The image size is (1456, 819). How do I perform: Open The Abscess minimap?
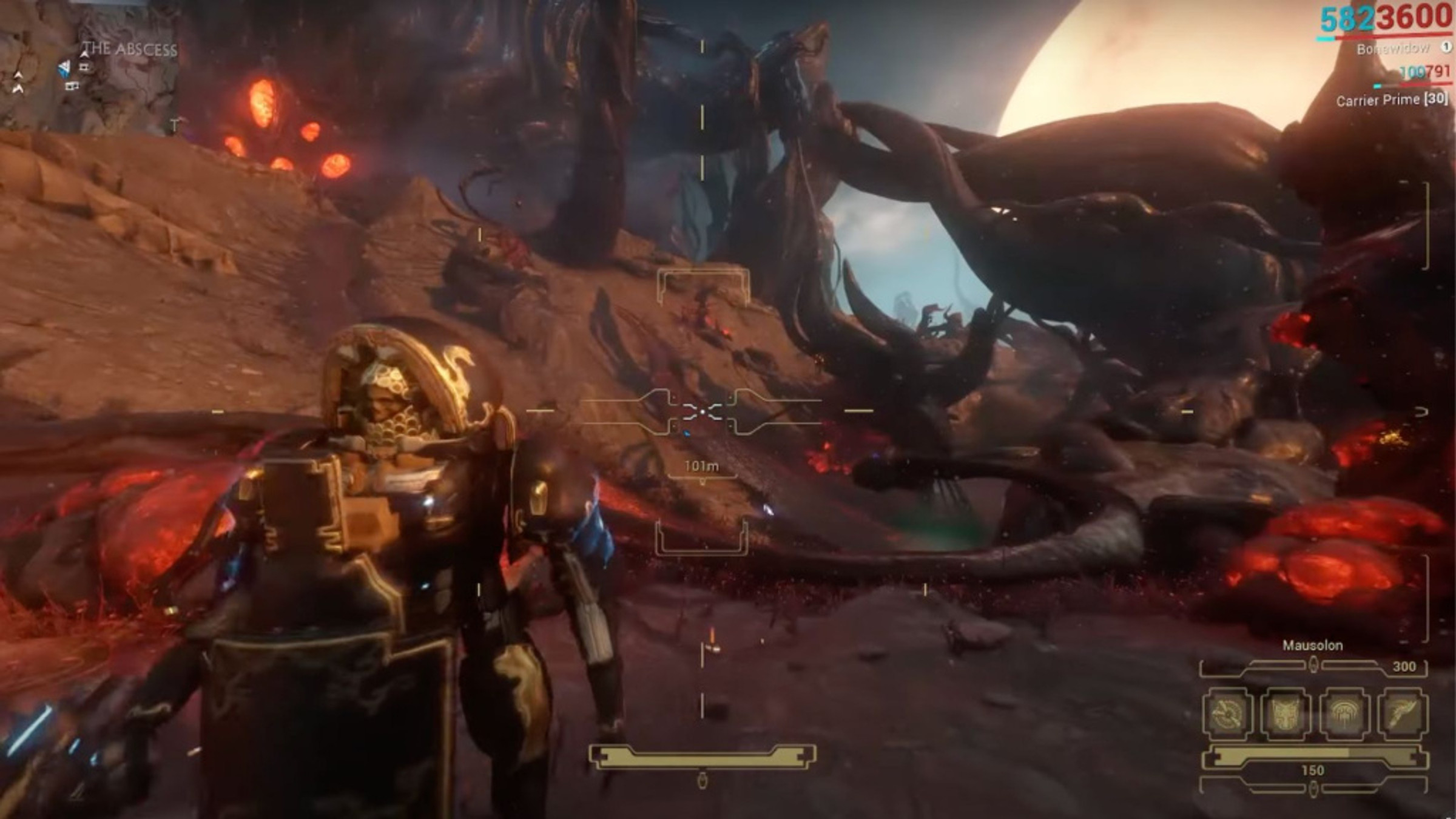90,67
